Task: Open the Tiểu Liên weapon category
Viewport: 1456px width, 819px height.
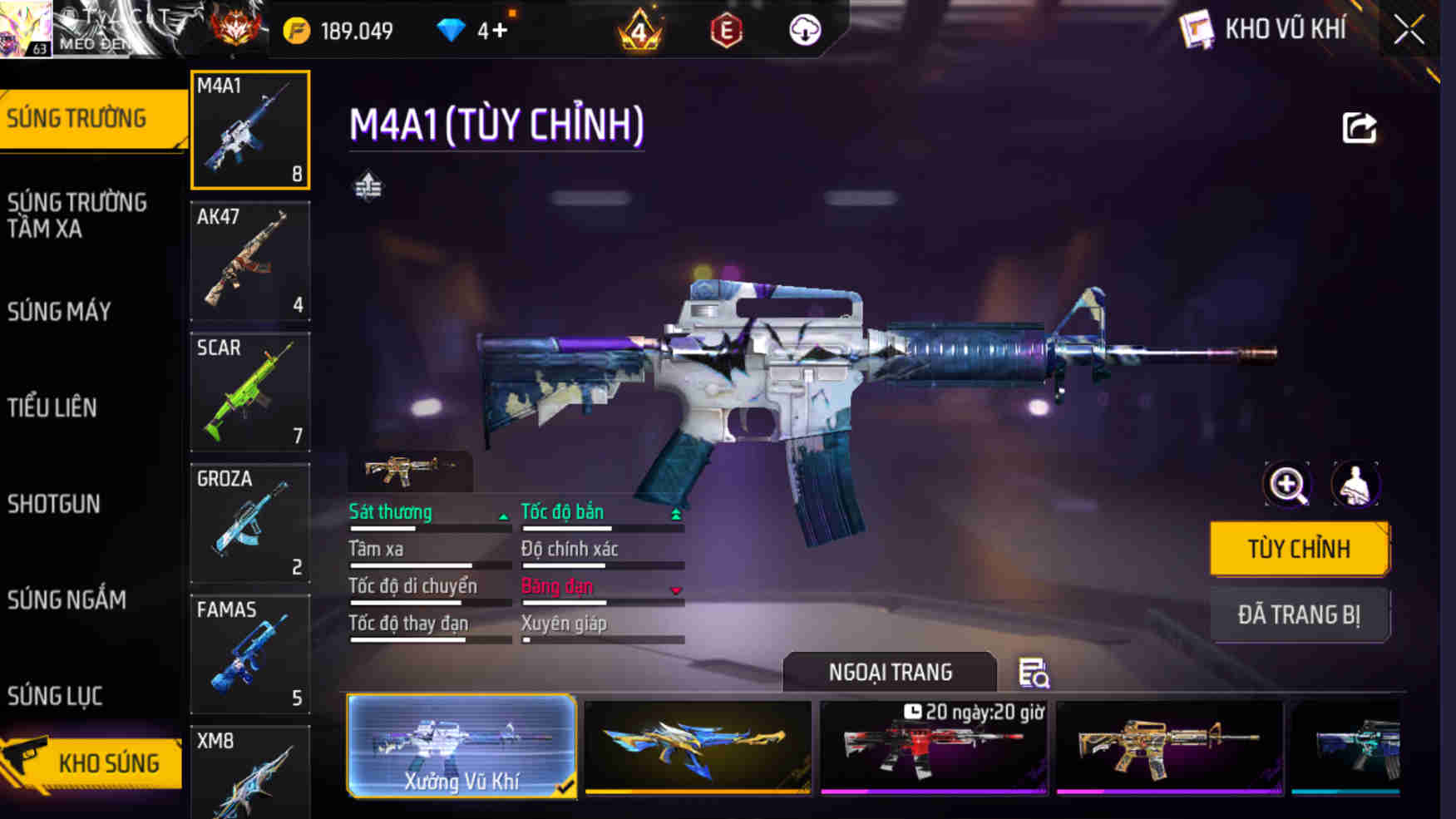Action: click(x=52, y=407)
